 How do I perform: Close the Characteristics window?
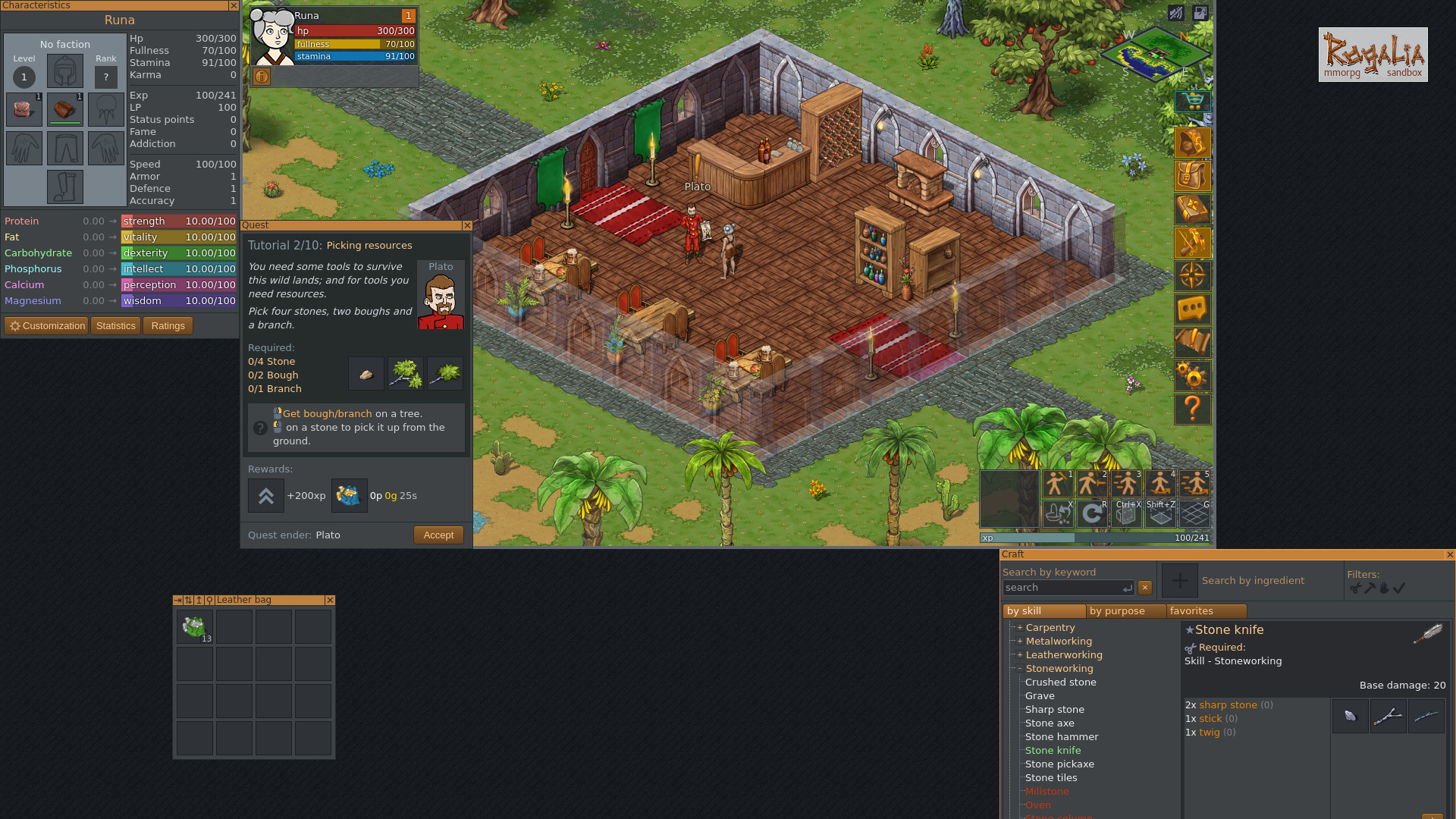click(233, 5)
